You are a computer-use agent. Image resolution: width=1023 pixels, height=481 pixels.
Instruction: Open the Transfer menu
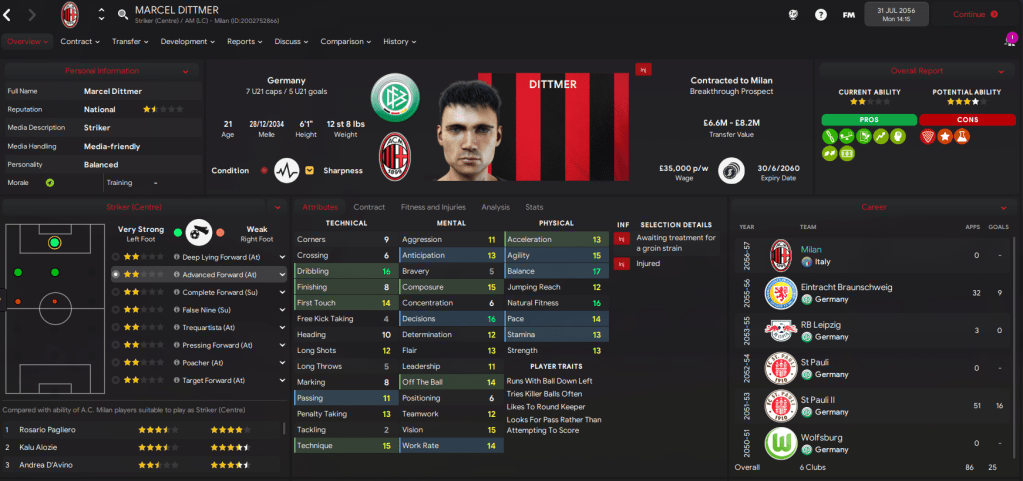coord(130,42)
